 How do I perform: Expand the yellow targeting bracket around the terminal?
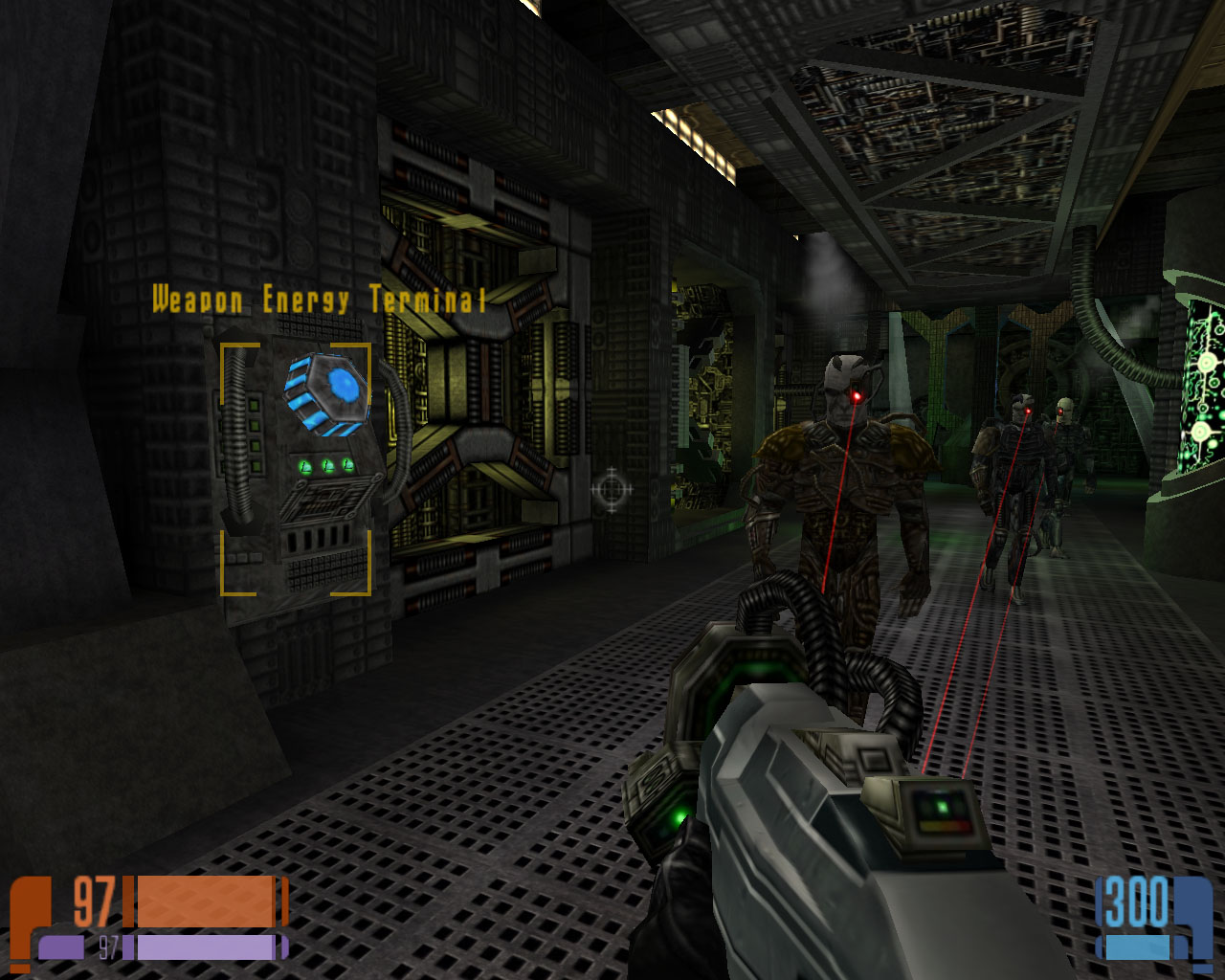pyautogui.click(x=222, y=346)
